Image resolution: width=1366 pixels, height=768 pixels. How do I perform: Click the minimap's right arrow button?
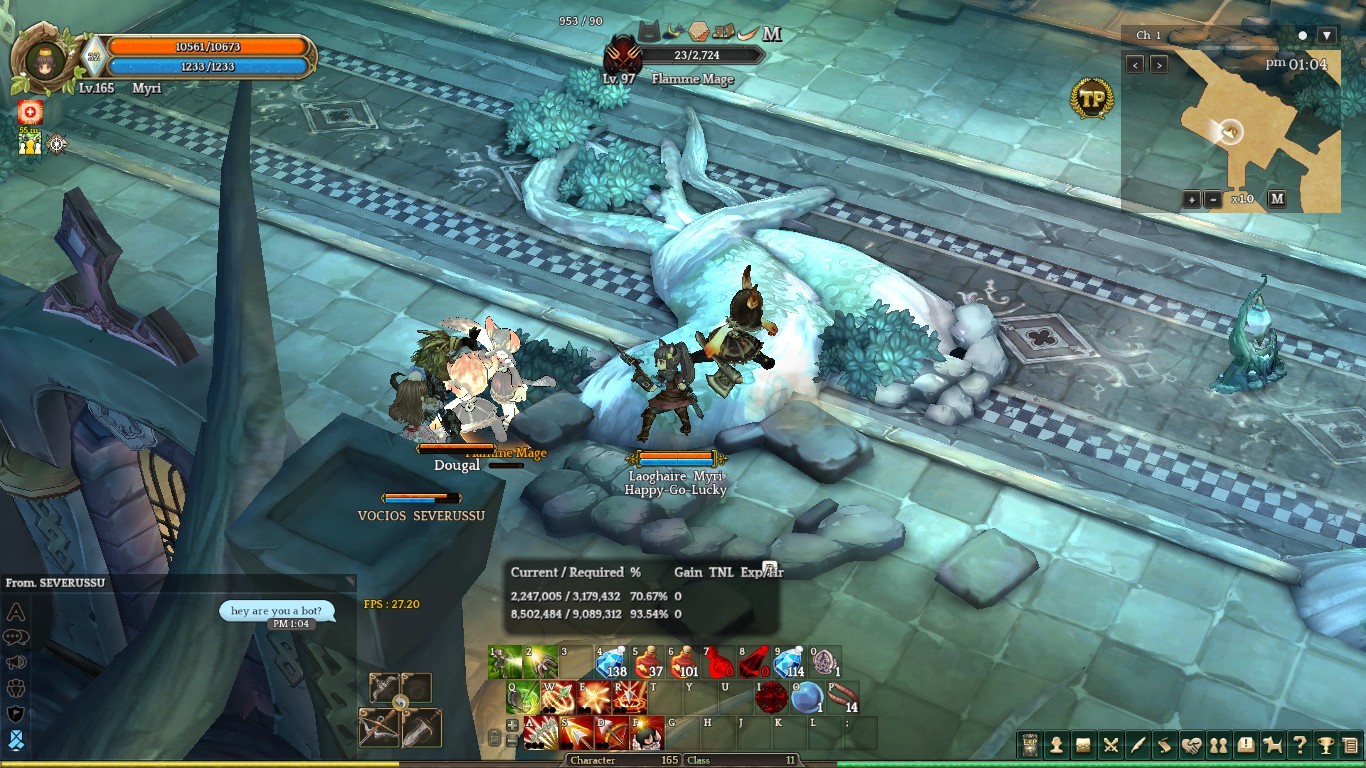1159,65
